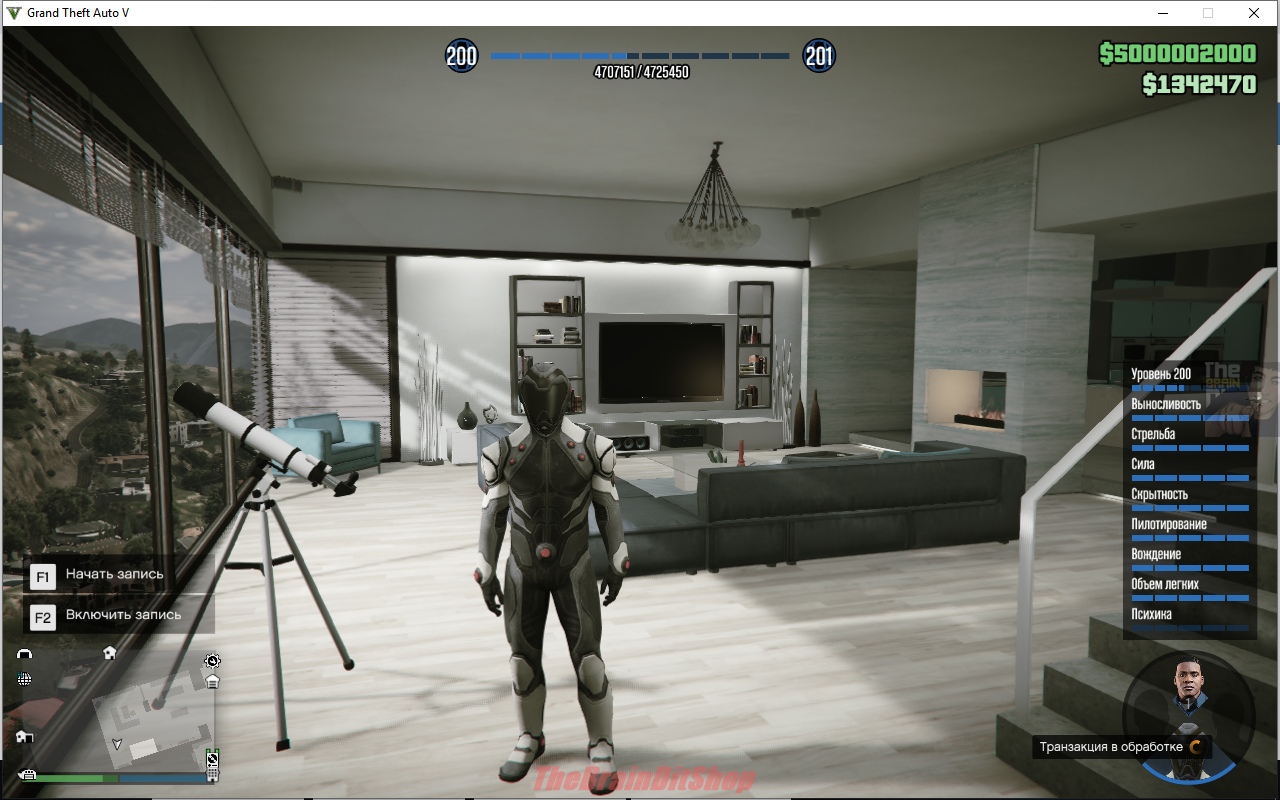Screen dimensions: 1280x800
Task: Click the white house blip above the minimap
Action: (109, 652)
